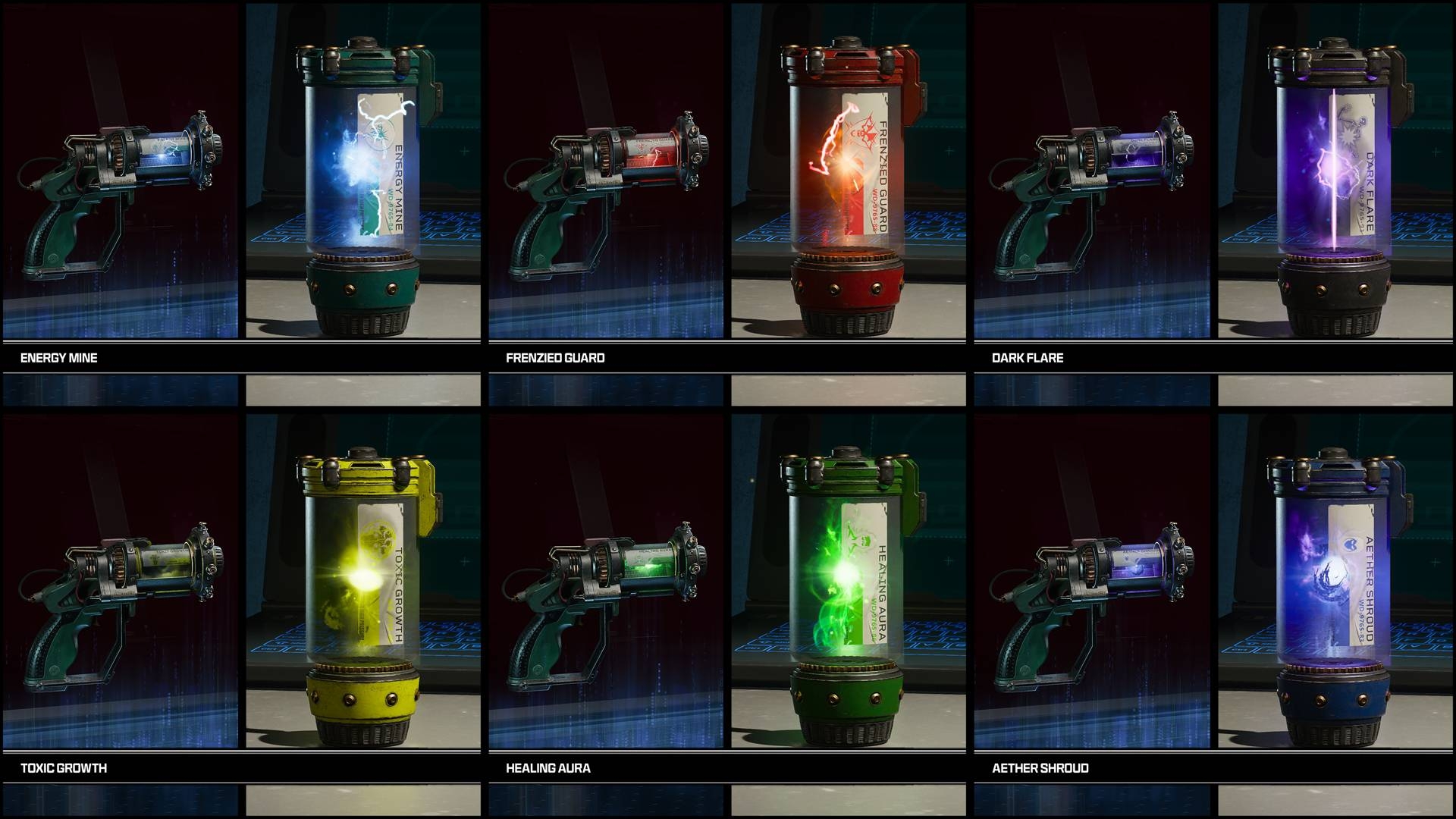Choose the Frenzied Guard field upgrade tile
The image size is (1456, 819).
[726, 190]
